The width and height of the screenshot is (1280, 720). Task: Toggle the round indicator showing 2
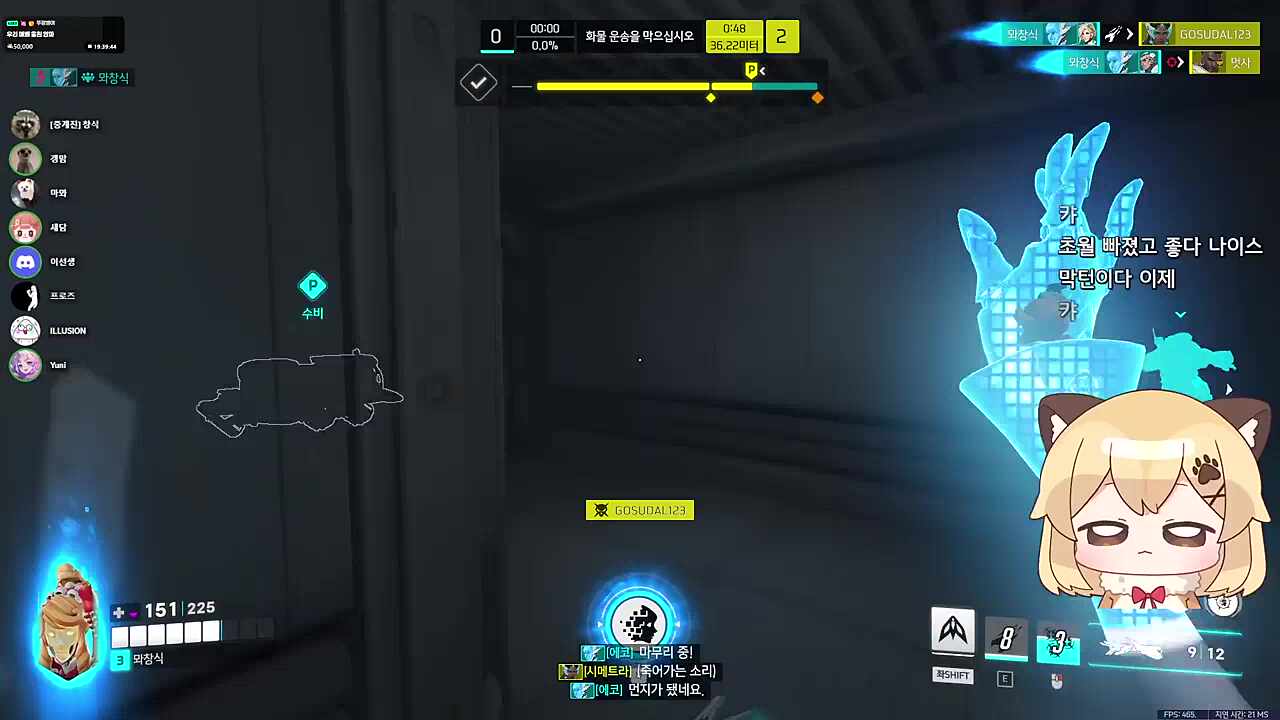pos(781,36)
